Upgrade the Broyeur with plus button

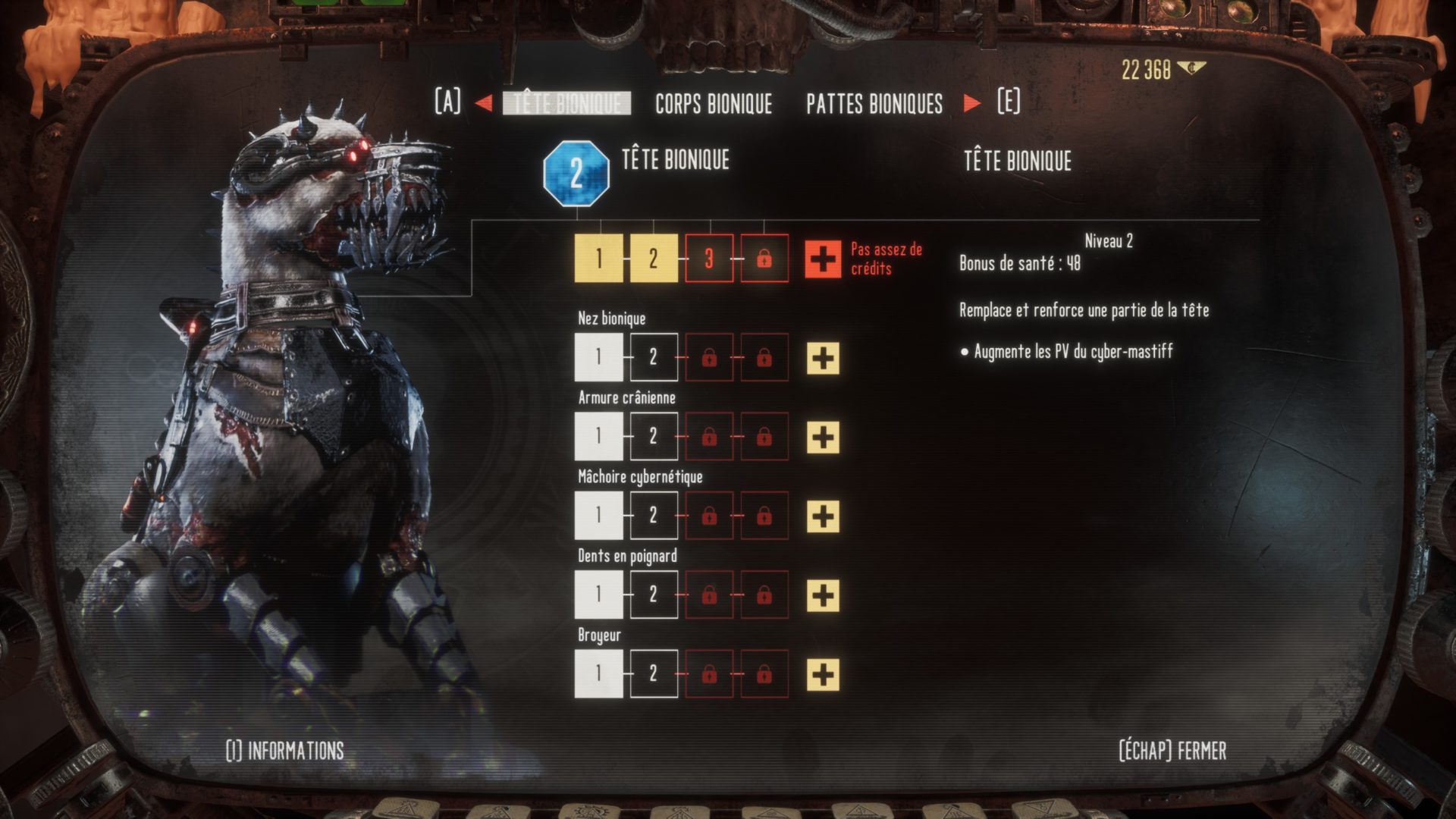pos(823,674)
